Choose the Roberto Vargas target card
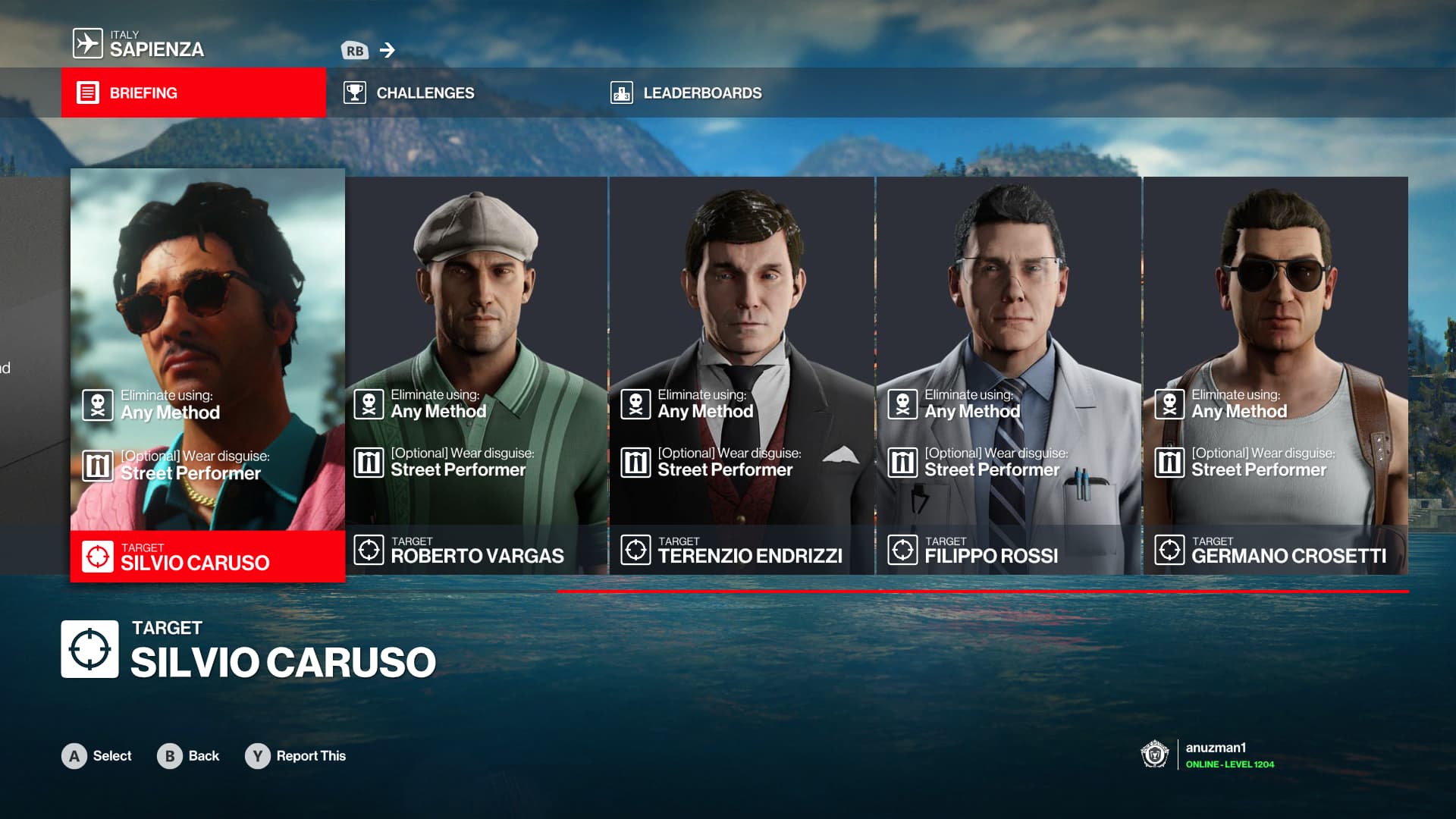The width and height of the screenshot is (1456, 819). [476, 375]
